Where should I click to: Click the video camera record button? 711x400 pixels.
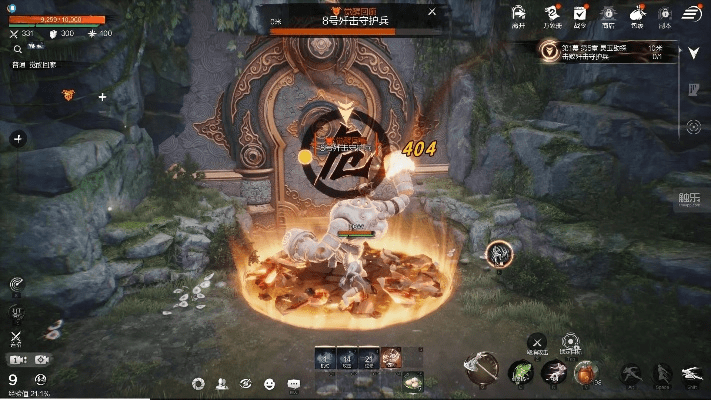point(17,360)
